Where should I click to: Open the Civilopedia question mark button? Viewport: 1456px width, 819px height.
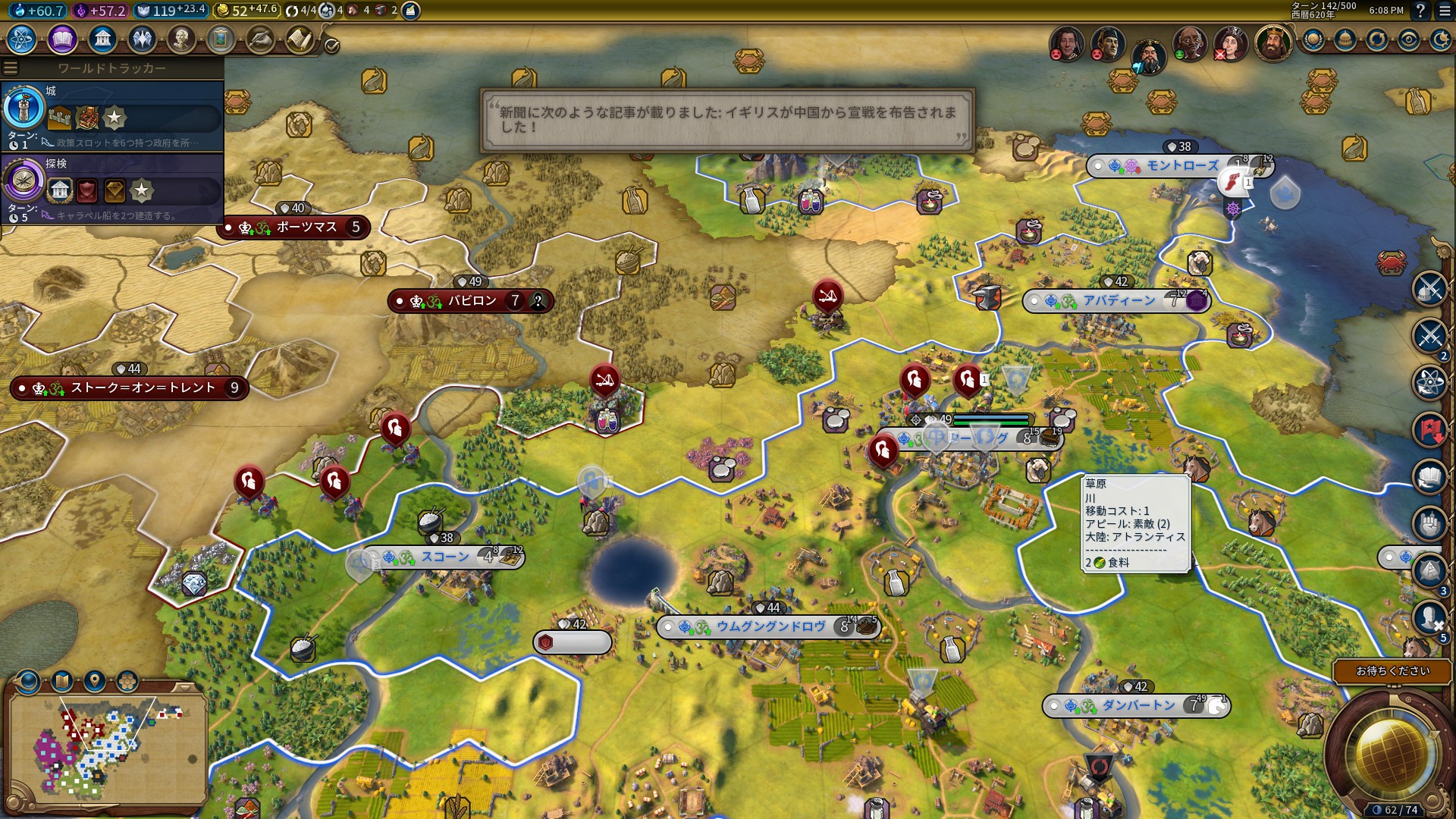1420,11
